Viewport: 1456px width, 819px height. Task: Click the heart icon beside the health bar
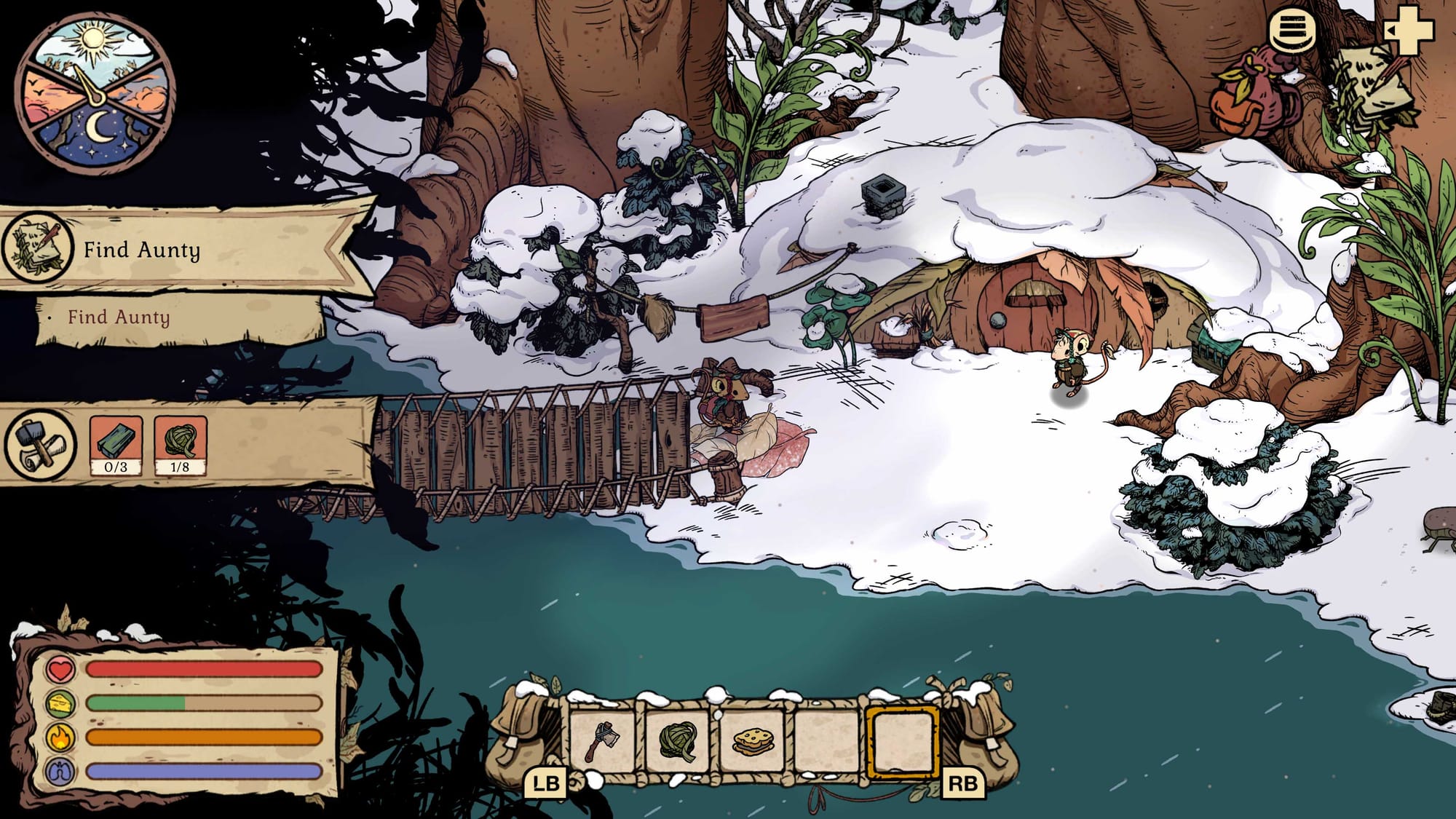point(60,669)
